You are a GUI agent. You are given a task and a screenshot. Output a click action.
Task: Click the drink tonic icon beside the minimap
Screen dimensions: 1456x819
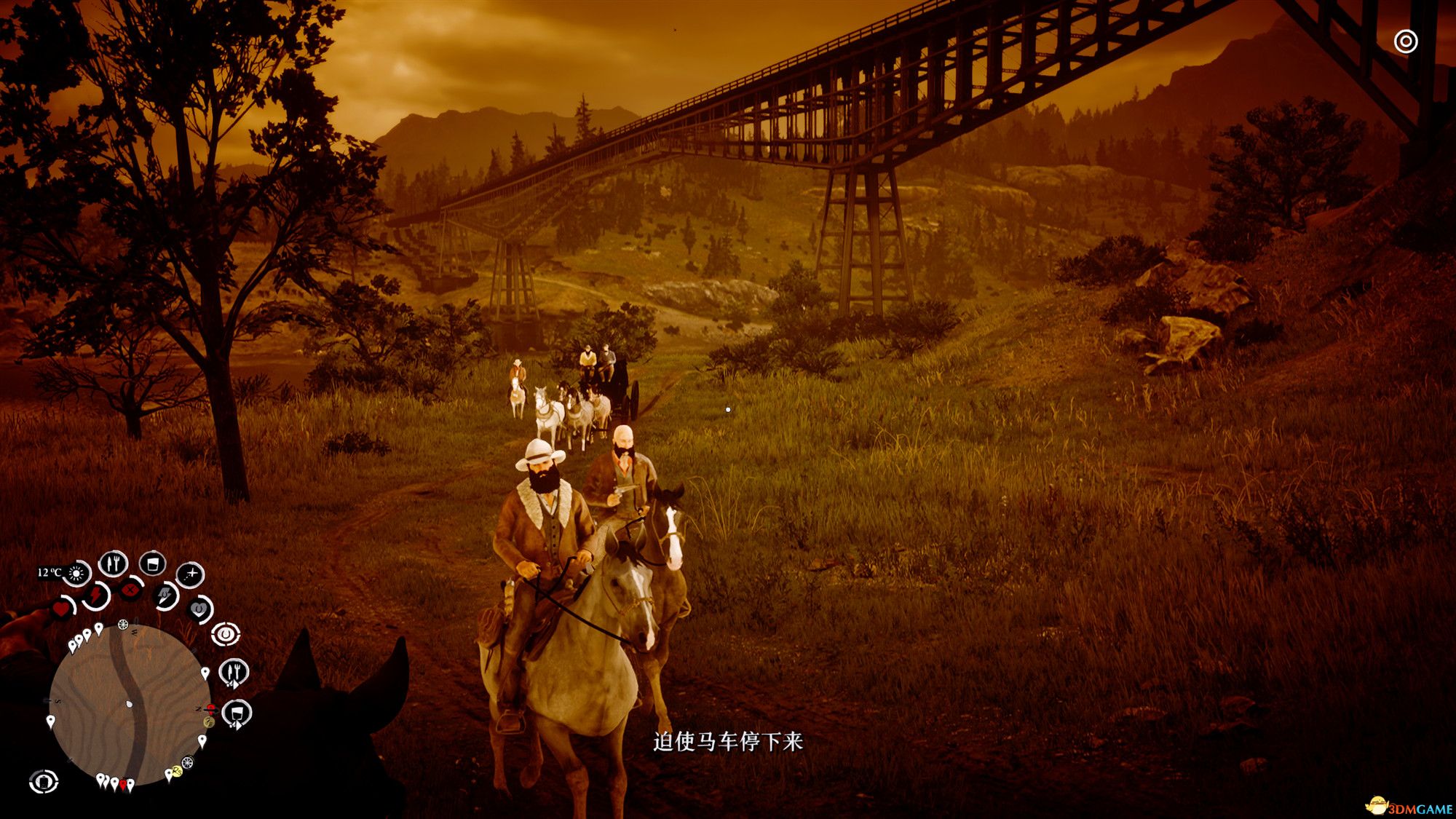point(236,713)
